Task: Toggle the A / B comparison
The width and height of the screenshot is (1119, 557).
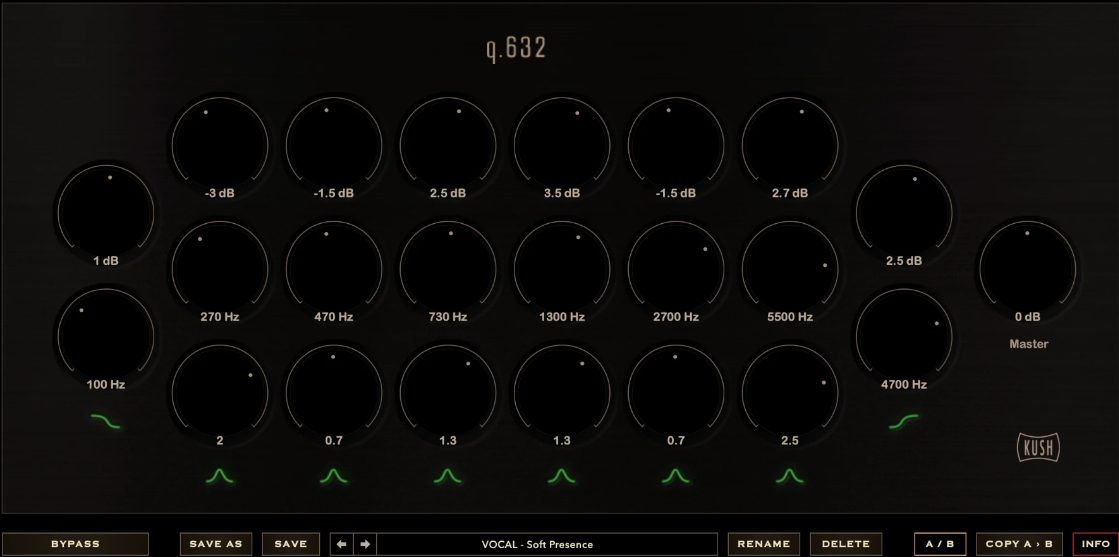Action: [939, 544]
